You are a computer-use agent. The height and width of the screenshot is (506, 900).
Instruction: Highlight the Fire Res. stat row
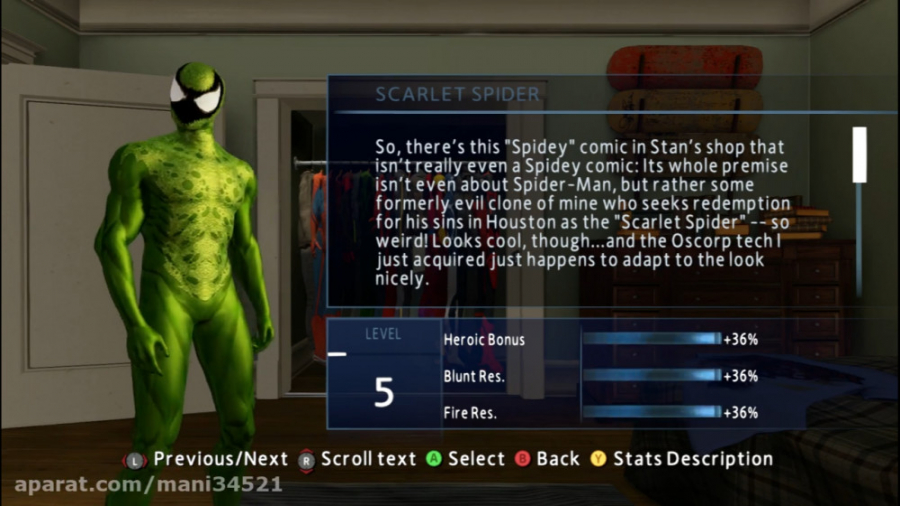point(600,412)
